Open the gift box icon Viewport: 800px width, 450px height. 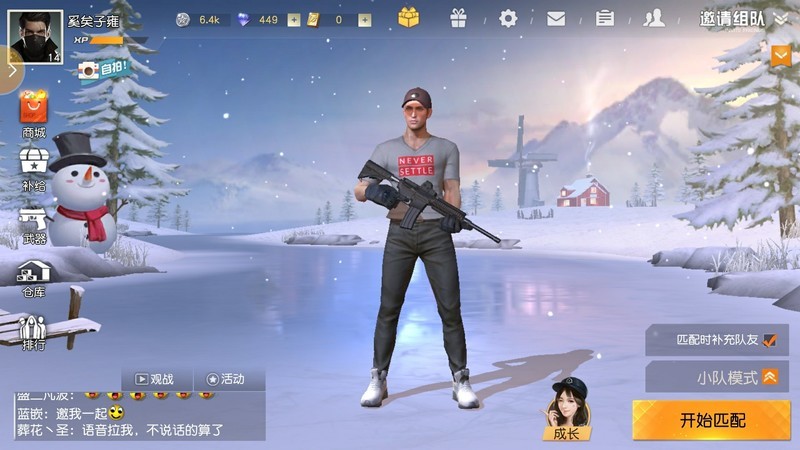pyautogui.click(x=458, y=18)
